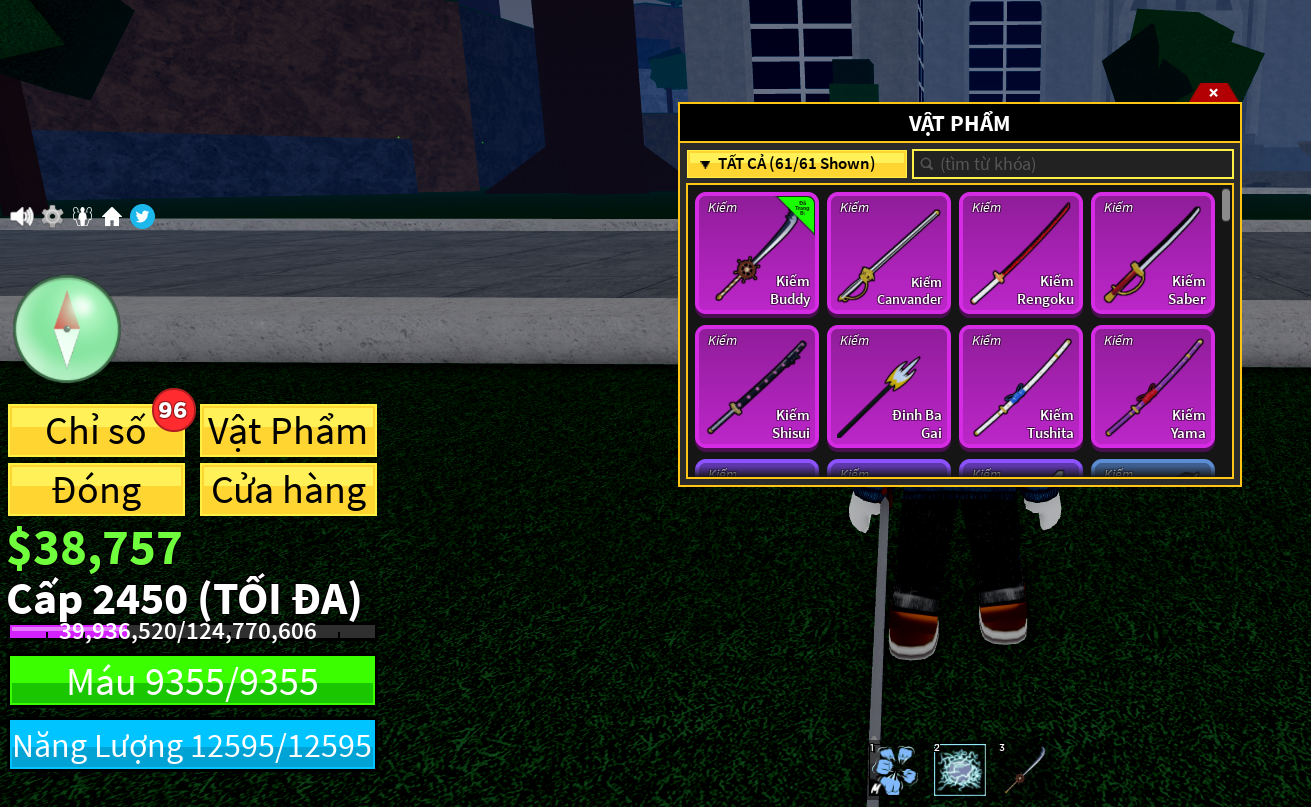Viewport: 1311px width, 807px height.
Task: Select the Kiếm Canvander sword item
Action: (889, 254)
